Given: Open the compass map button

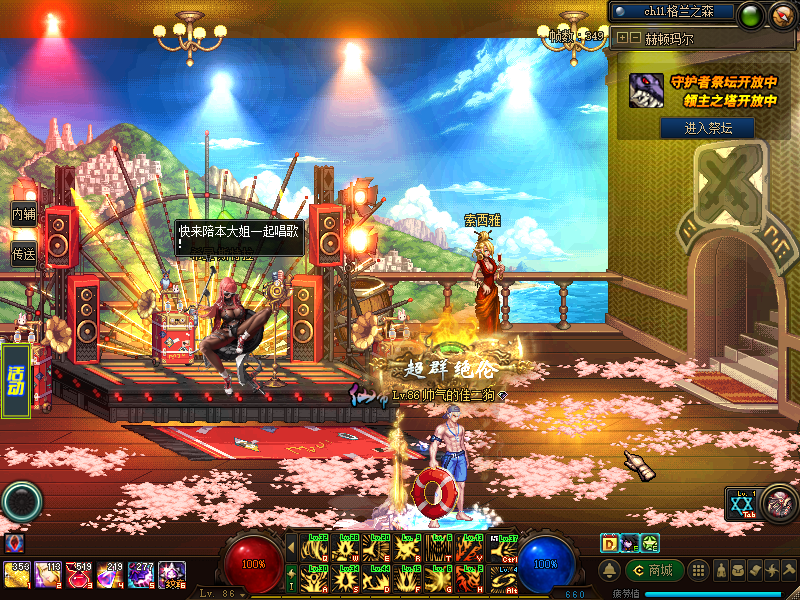Looking at the screenshot, I should pos(780,15).
